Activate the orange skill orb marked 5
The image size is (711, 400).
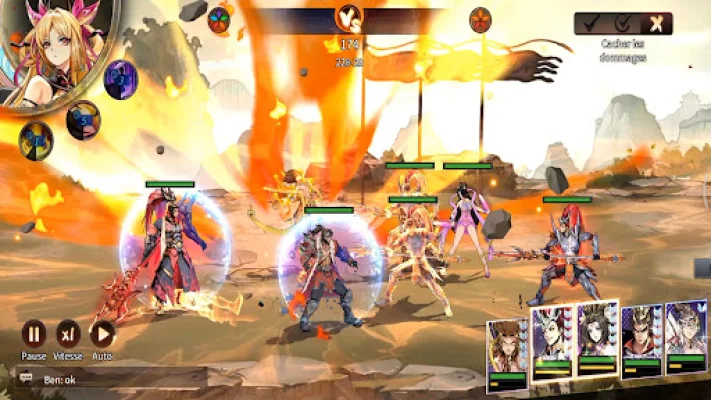click(83, 119)
